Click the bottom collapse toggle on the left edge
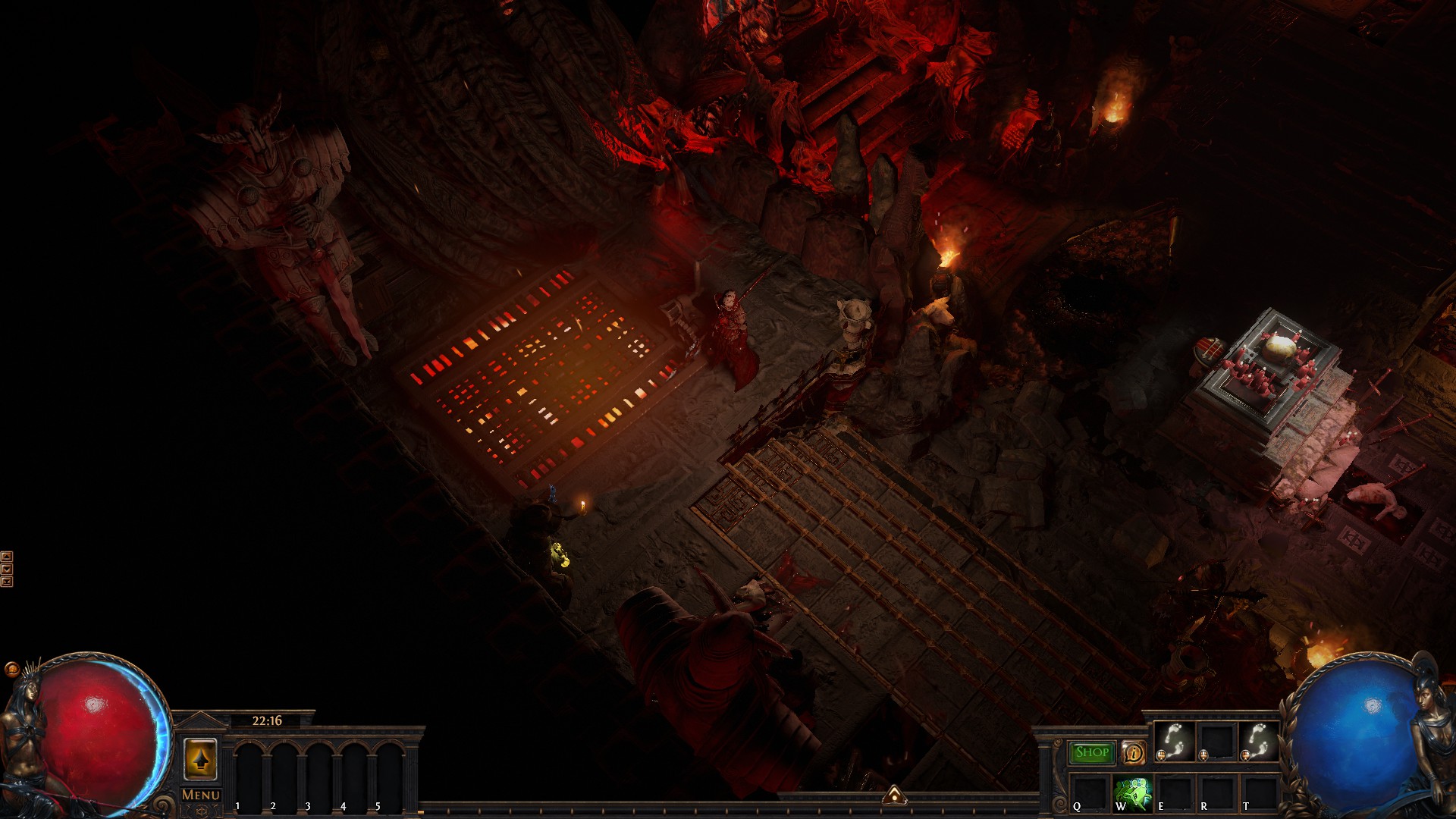 click(x=7, y=582)
